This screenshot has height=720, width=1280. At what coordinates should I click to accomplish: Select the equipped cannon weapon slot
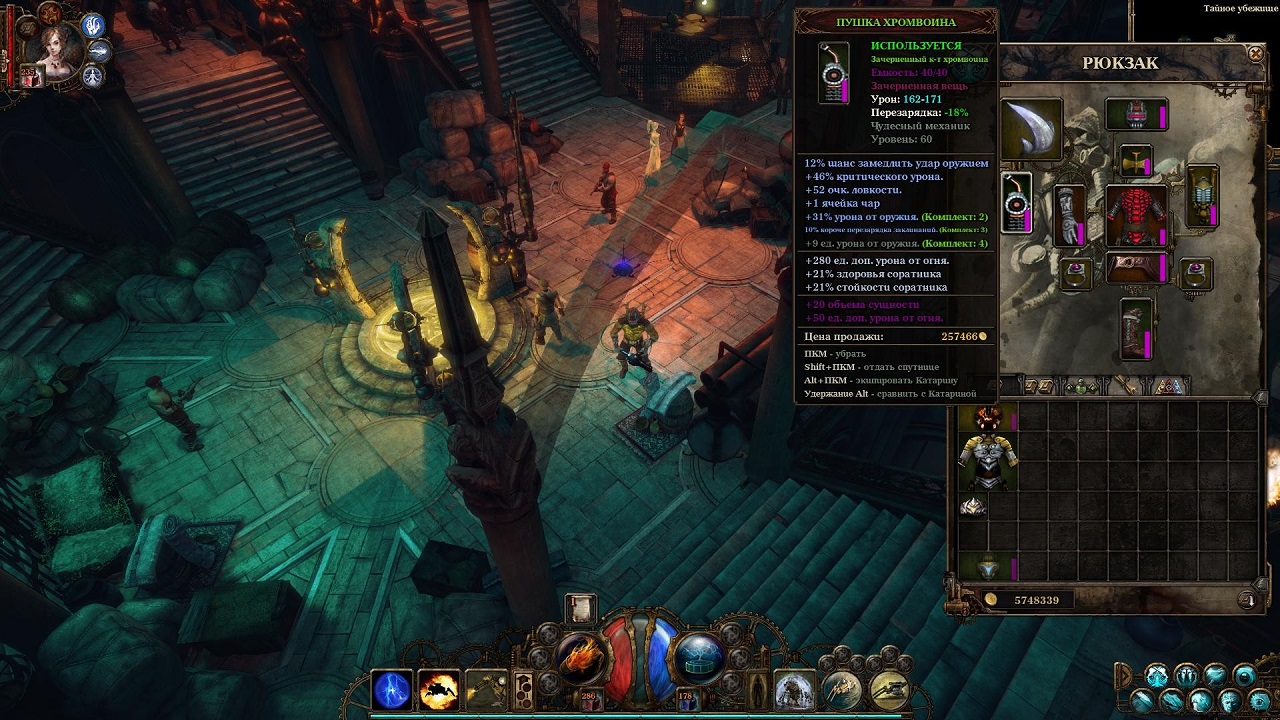tap(1017, 203)
